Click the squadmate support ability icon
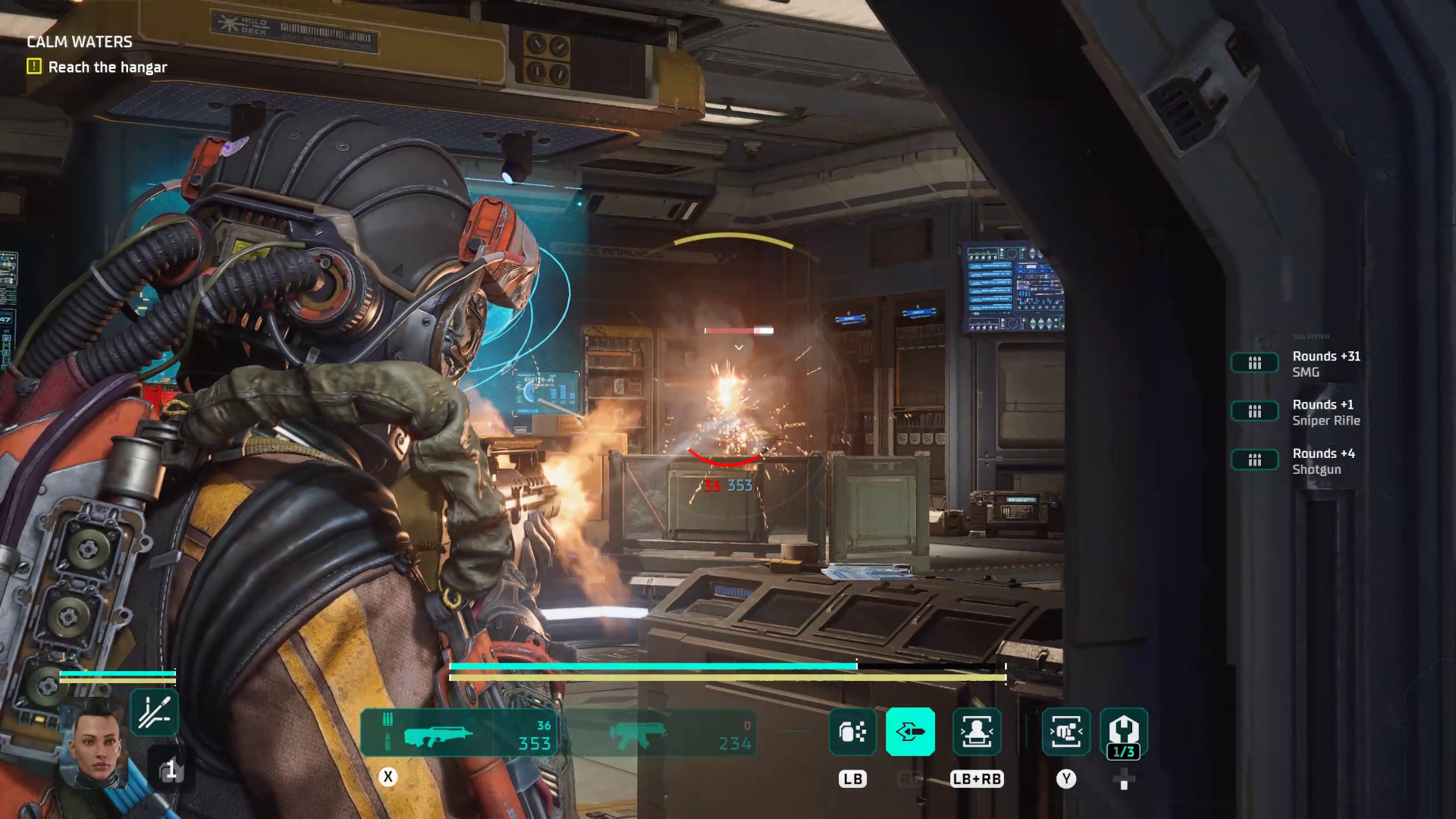Viewport: 1456px width, 819px height. click(x=977, y=732)
